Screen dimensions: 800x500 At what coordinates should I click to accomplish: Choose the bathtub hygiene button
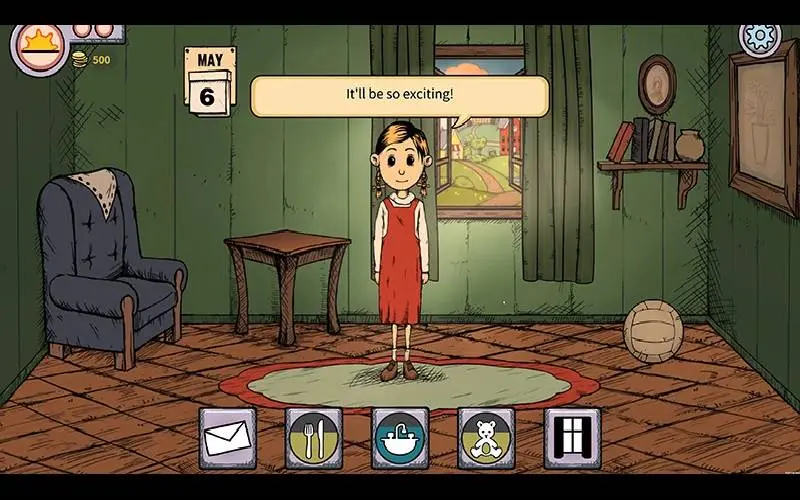coord(400,437)
